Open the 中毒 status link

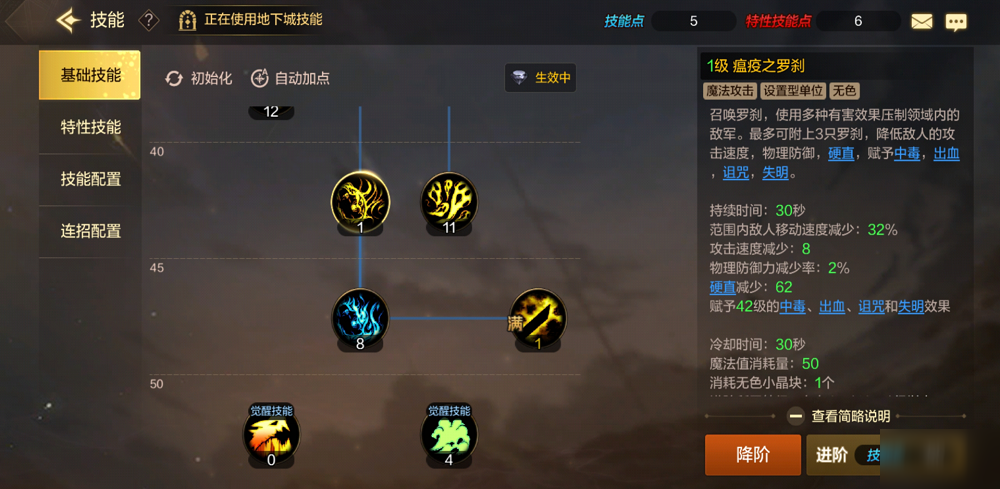click(x=907, y=154)
